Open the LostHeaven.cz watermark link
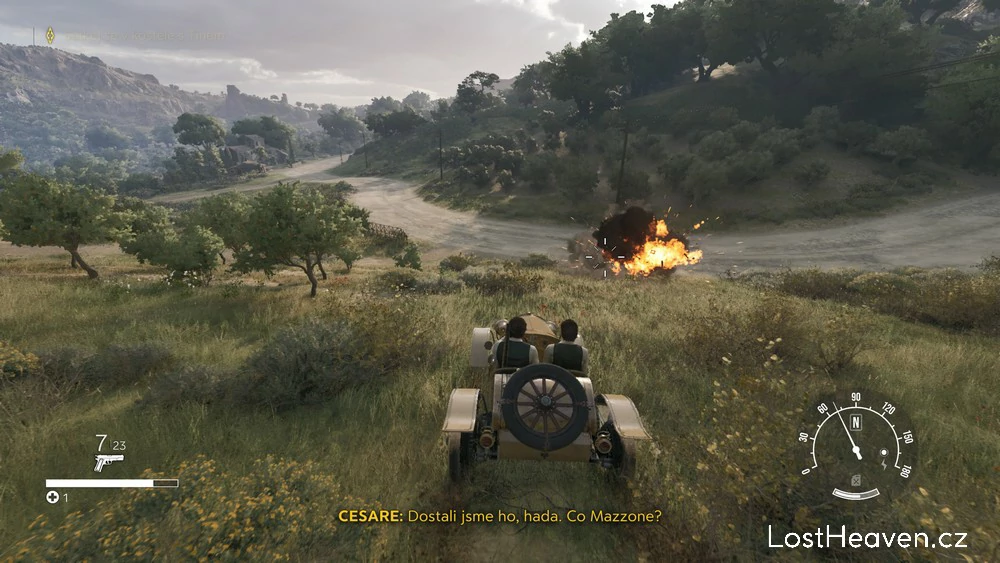The image size is (1000, 563). (x=867, y=537)
